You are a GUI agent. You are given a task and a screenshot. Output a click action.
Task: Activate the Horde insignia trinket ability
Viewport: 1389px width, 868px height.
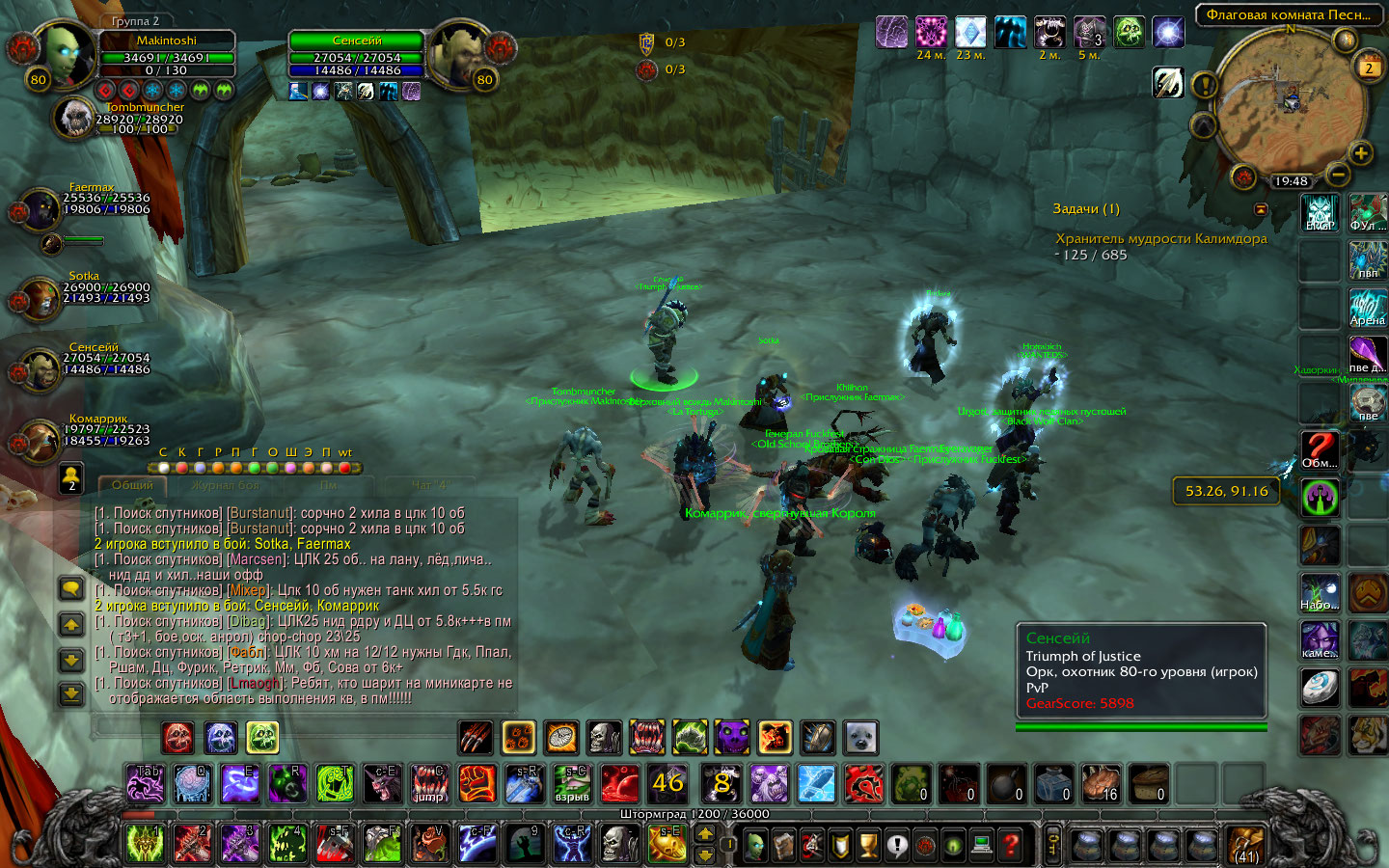point(863,783)
